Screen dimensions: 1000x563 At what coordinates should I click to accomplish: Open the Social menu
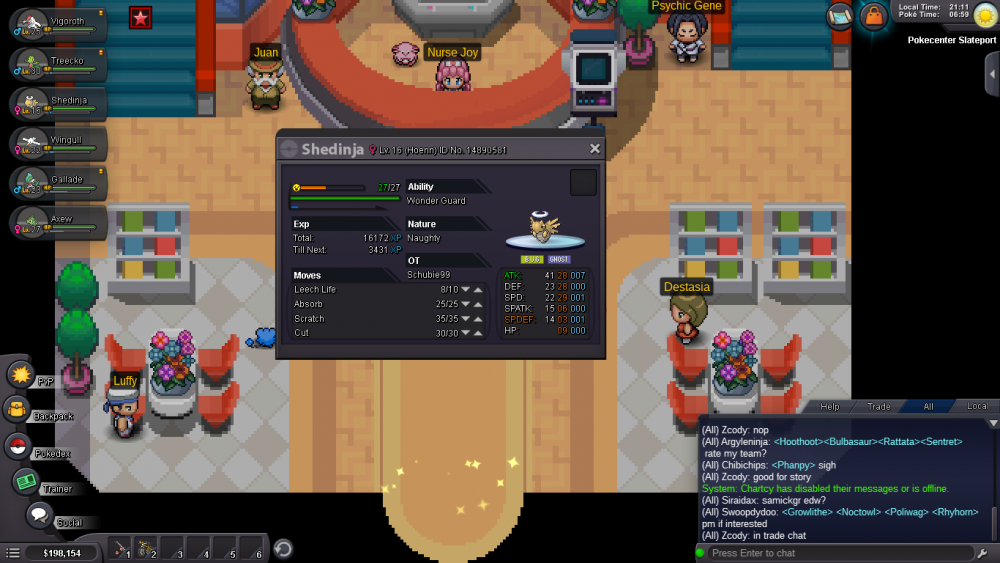39,516
